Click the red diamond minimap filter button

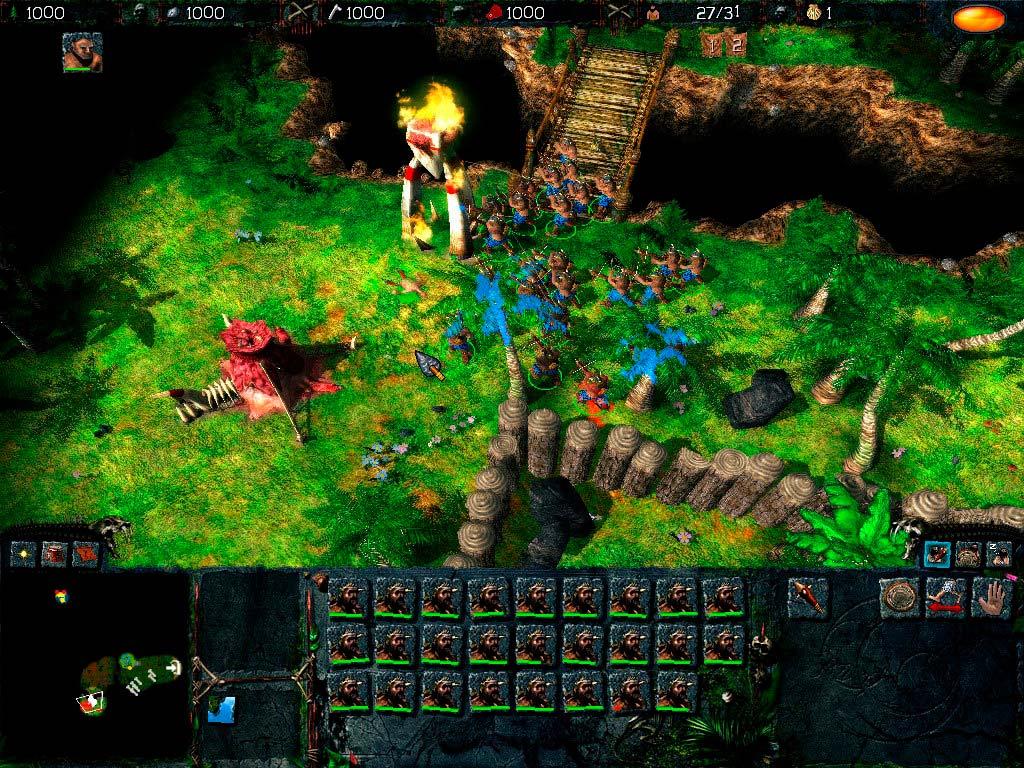pyautogui.click(x=86, y=552)
